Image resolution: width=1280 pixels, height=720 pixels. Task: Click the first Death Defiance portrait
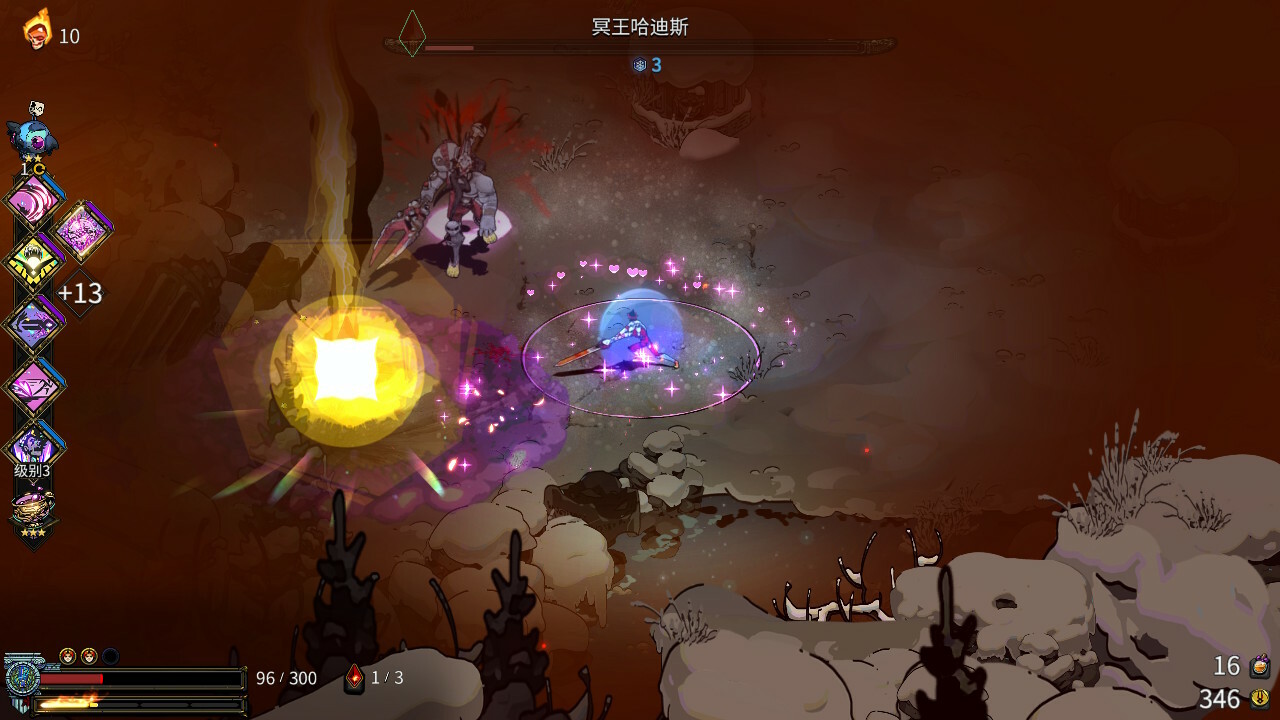click(68, 656)
